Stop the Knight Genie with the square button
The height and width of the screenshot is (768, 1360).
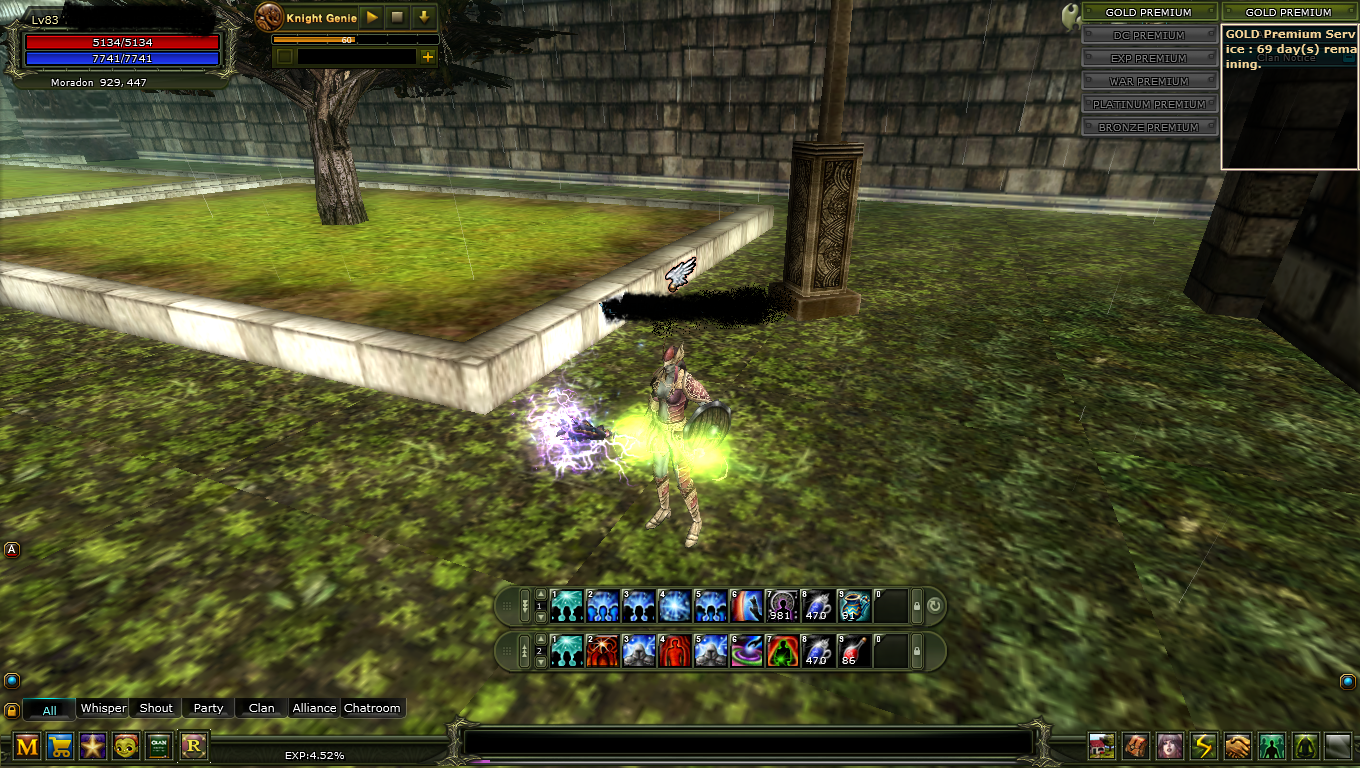[397, 18]
